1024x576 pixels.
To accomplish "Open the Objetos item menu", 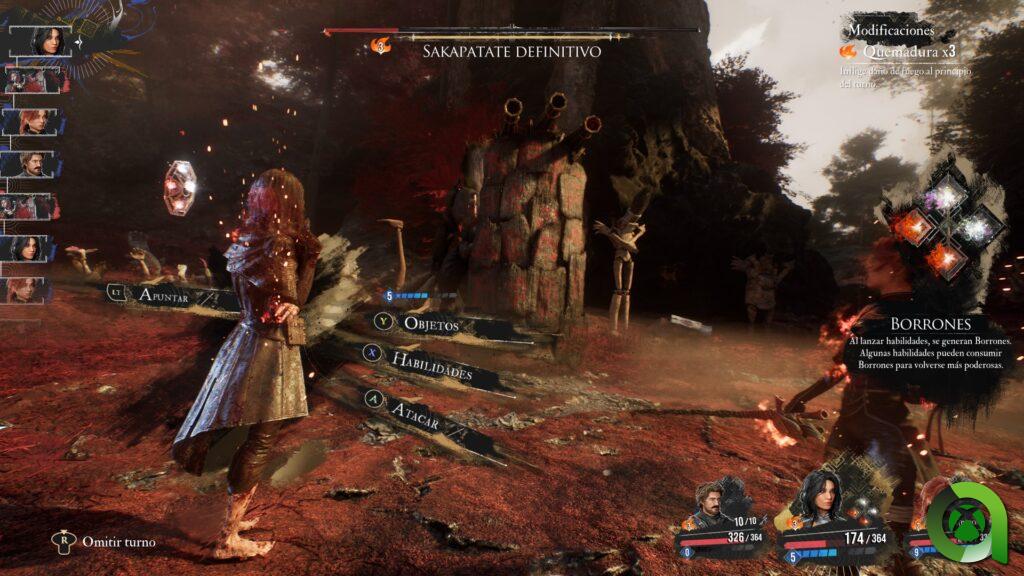I will [x=430, y=324].
